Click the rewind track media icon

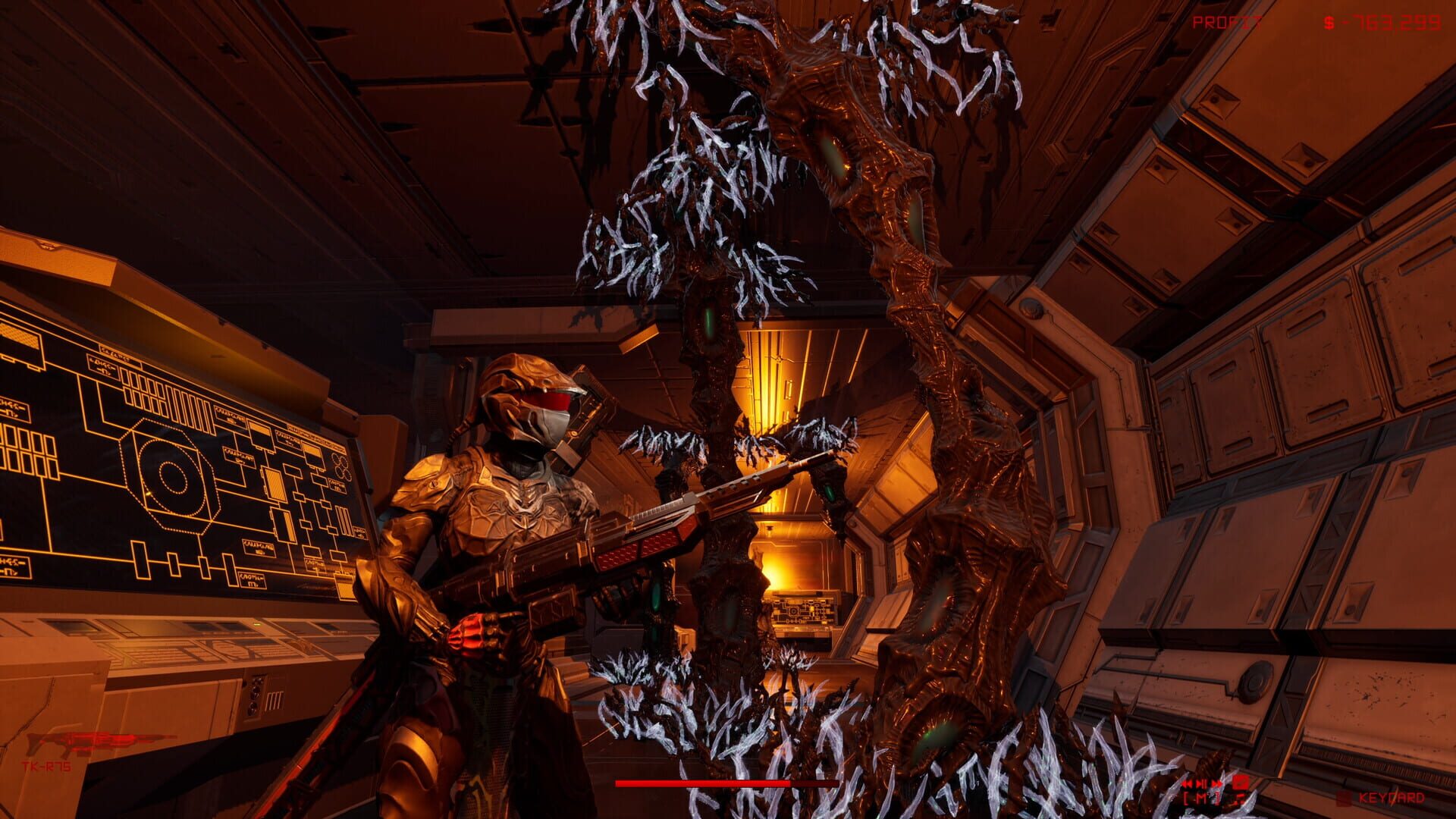pos(1188,784)
